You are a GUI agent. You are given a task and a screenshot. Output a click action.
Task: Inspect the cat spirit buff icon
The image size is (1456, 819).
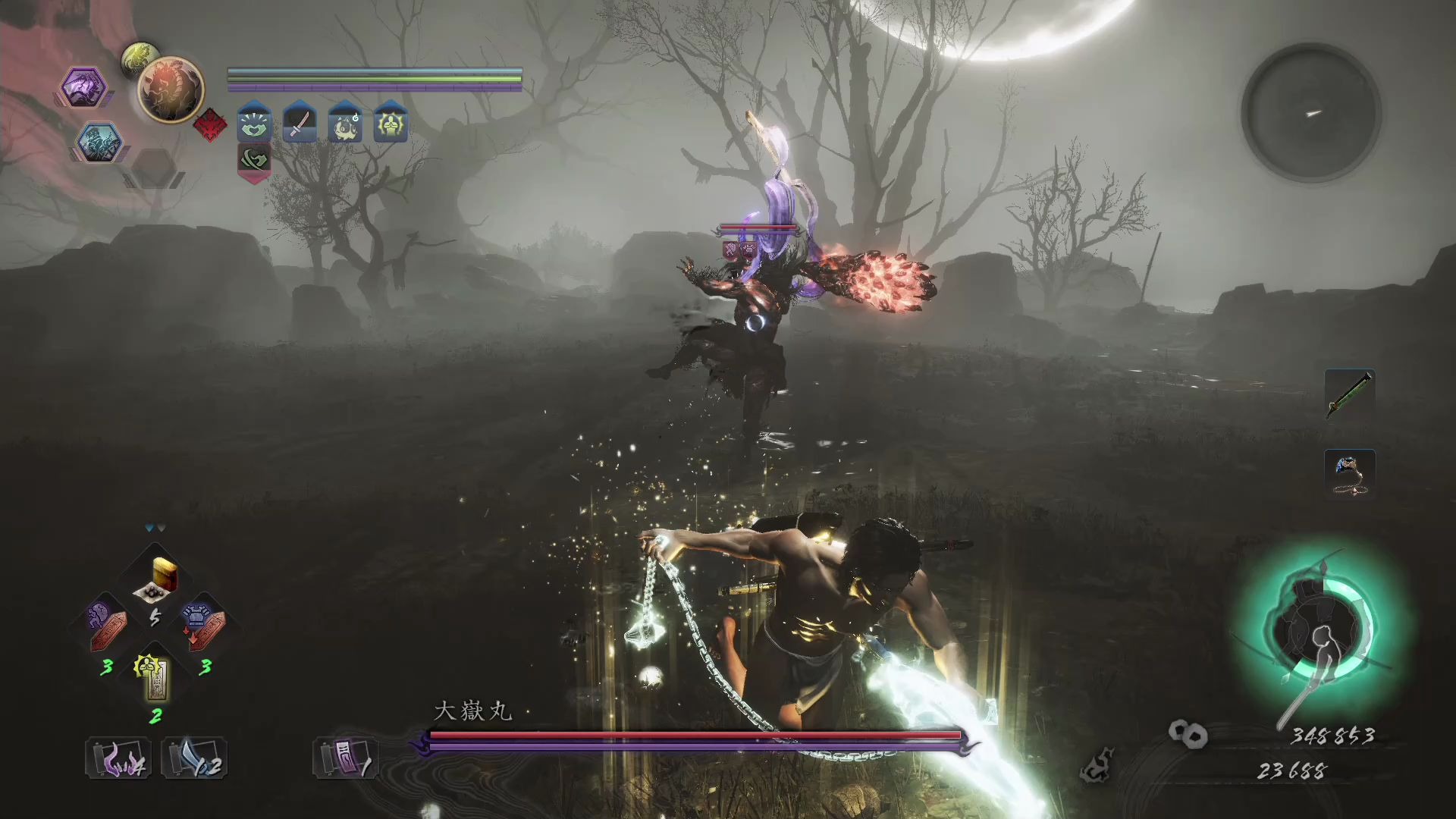tap(345, 123)
